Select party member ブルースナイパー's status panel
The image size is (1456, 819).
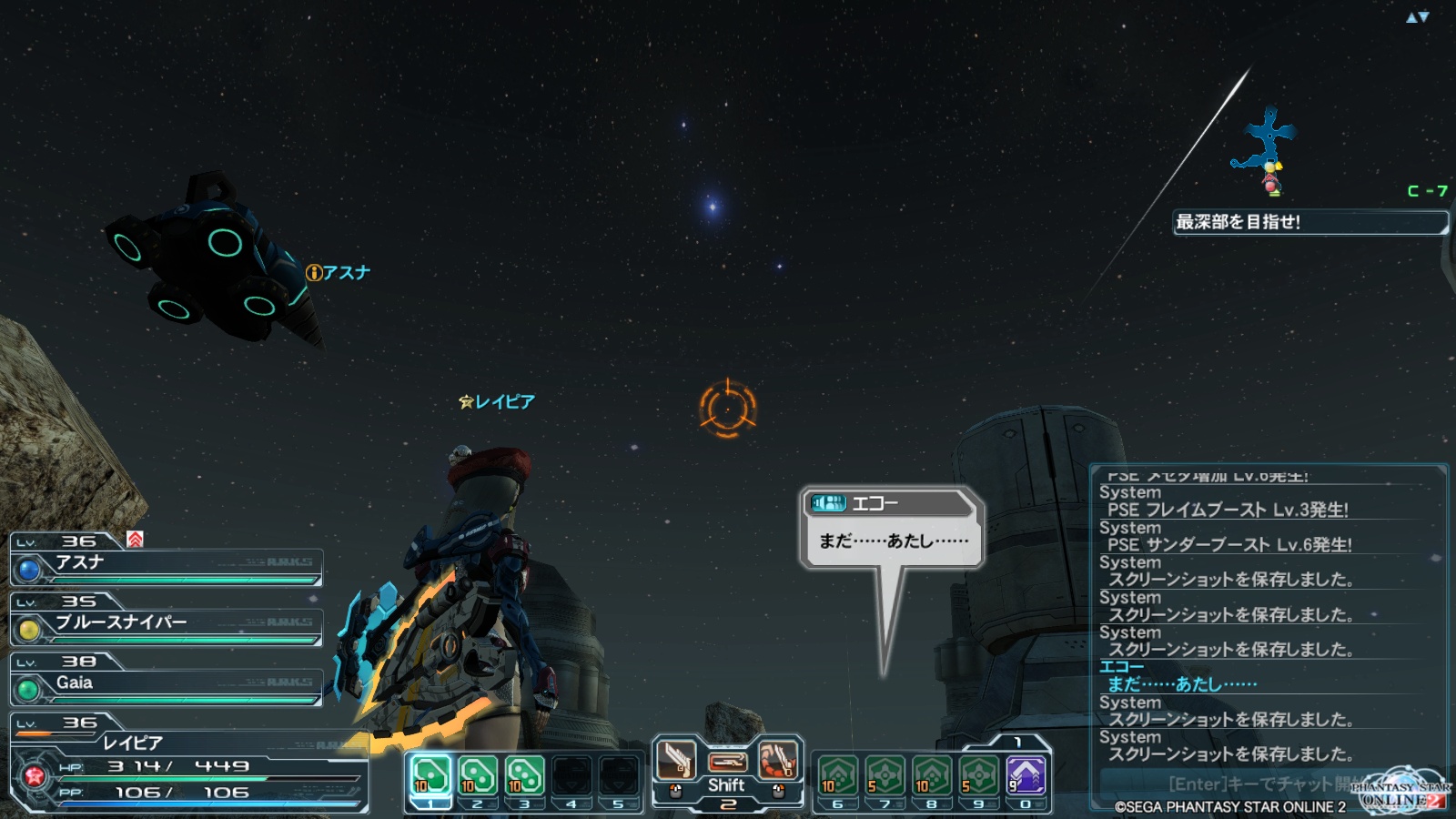(167, 624)
